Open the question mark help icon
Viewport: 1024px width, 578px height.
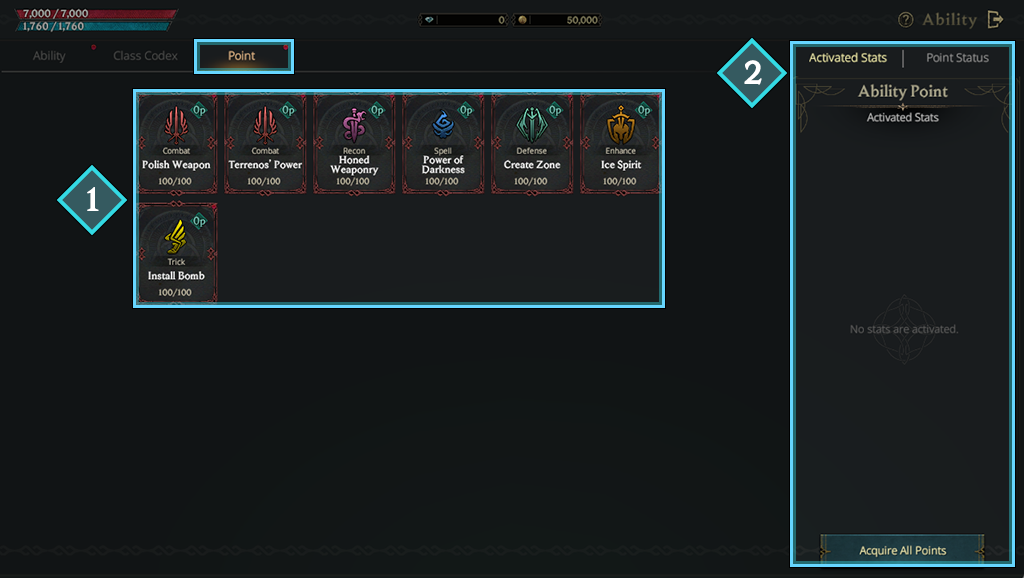point(906,20)
